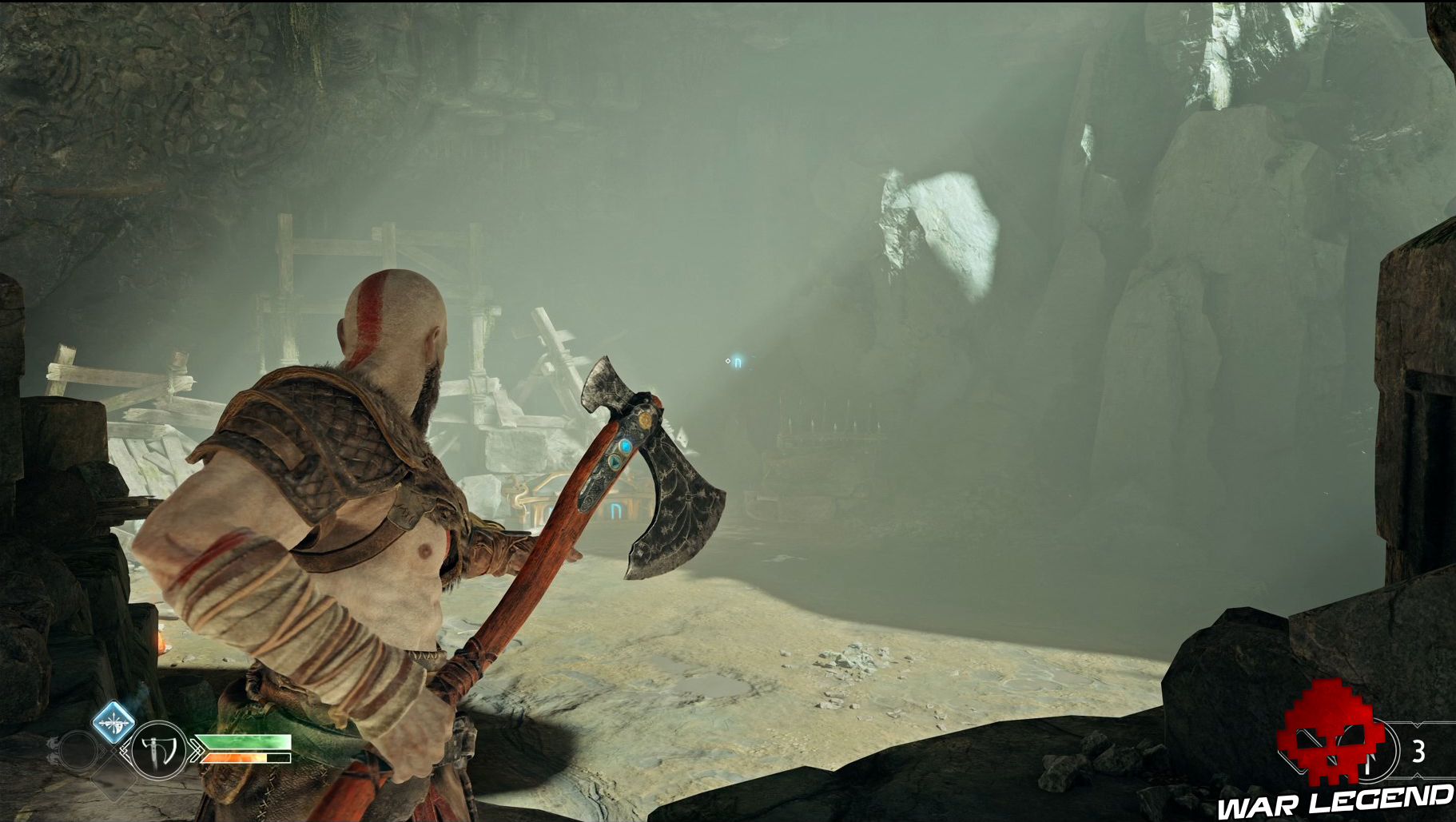Select the snowflake rune inside the blue diamond
1456x822 pixels.
(114, 722)
